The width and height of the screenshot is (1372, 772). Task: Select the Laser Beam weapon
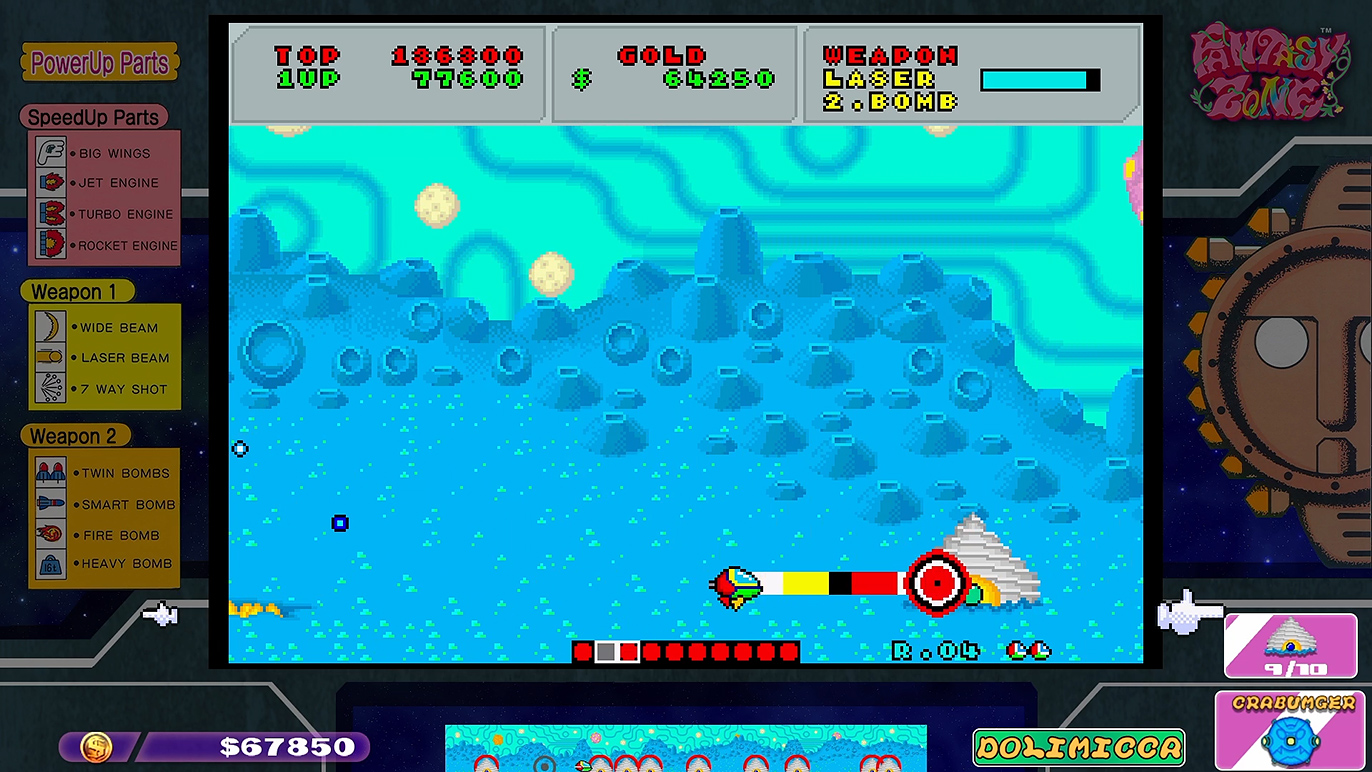(104, 357)
